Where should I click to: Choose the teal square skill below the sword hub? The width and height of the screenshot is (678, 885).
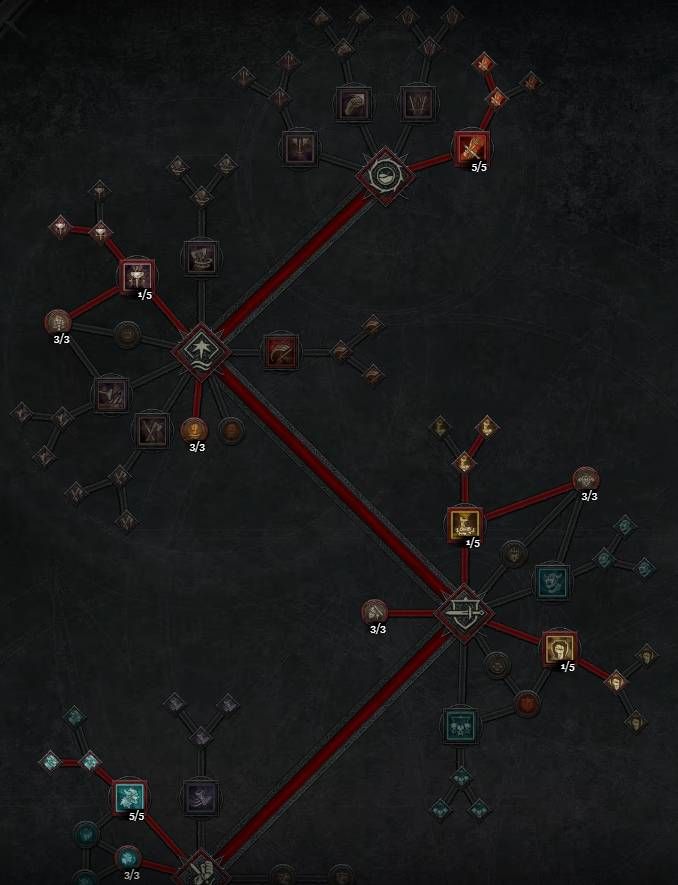point(460,724)
